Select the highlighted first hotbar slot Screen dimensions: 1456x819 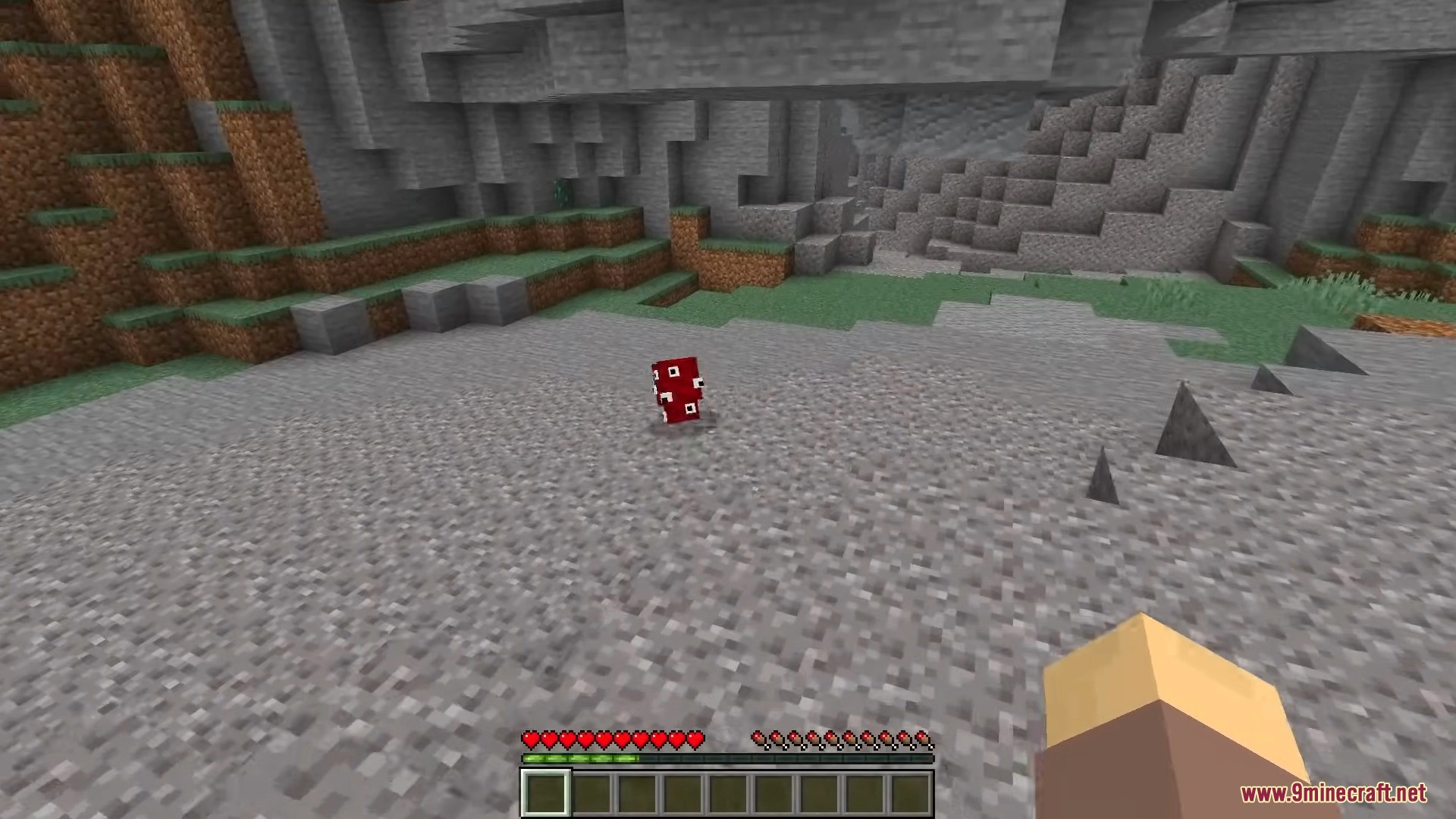[545, 793]
